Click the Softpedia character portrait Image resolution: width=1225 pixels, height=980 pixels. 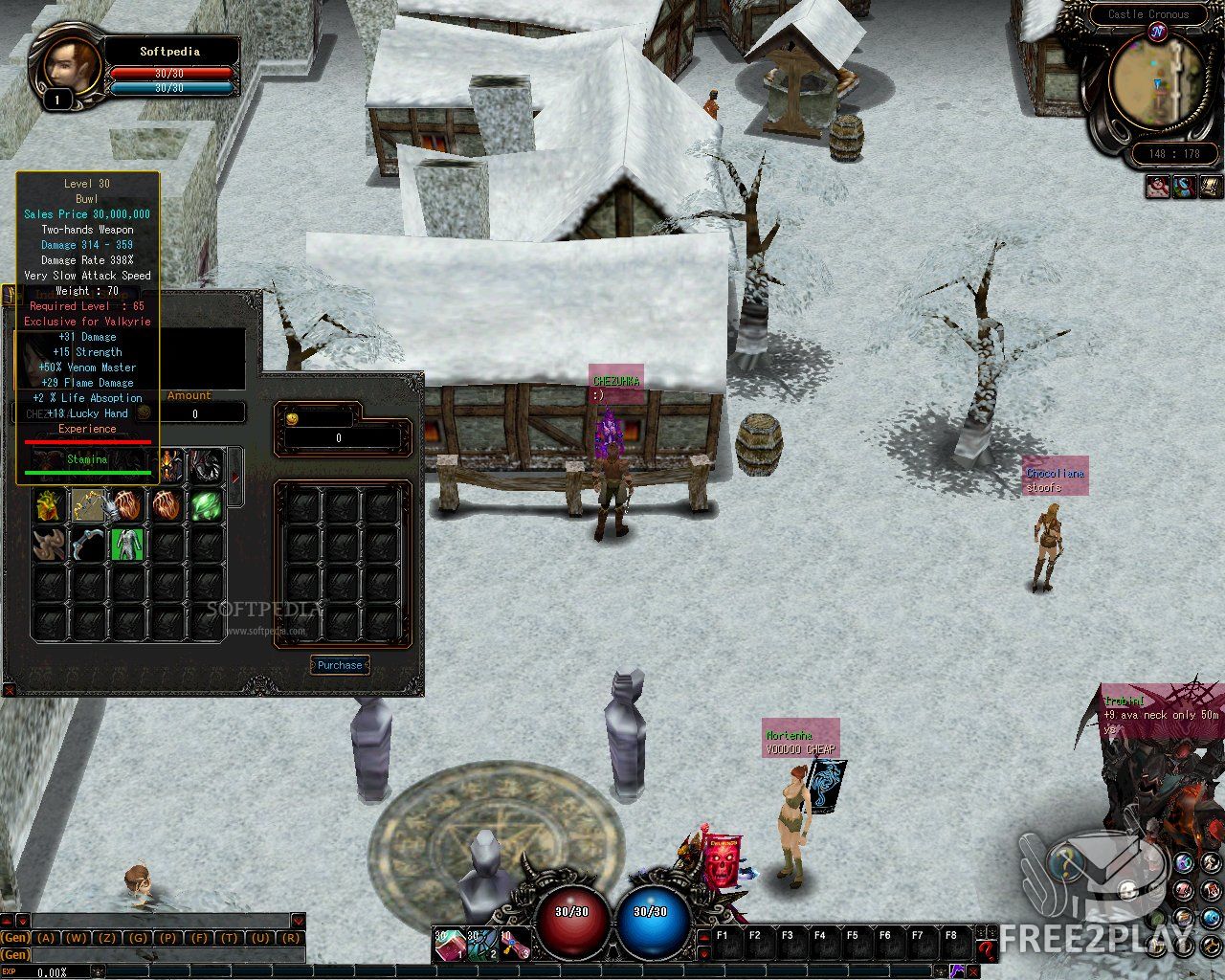point(62,65)
